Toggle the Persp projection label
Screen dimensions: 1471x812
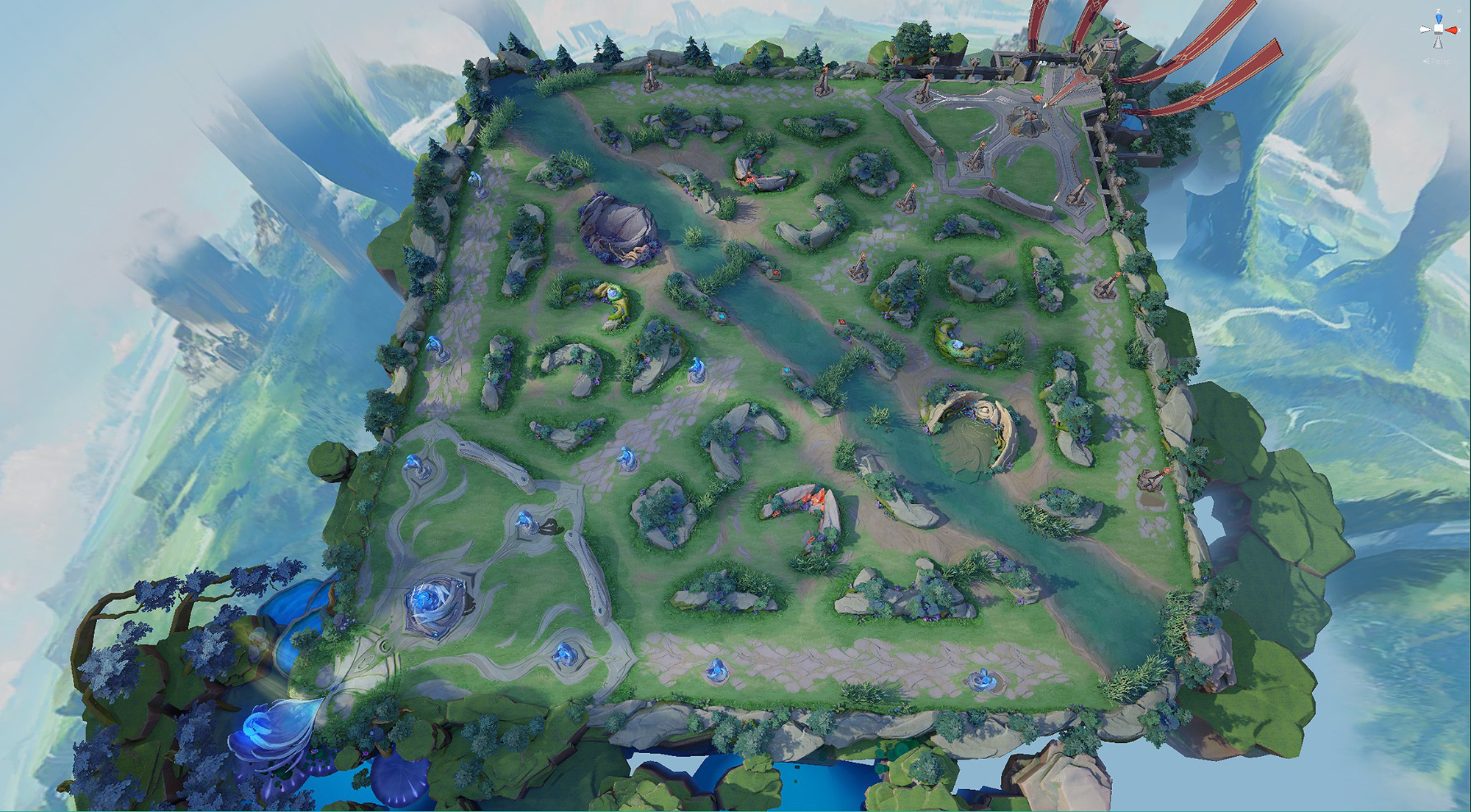pyautogui.click(x=1437, y=61)
